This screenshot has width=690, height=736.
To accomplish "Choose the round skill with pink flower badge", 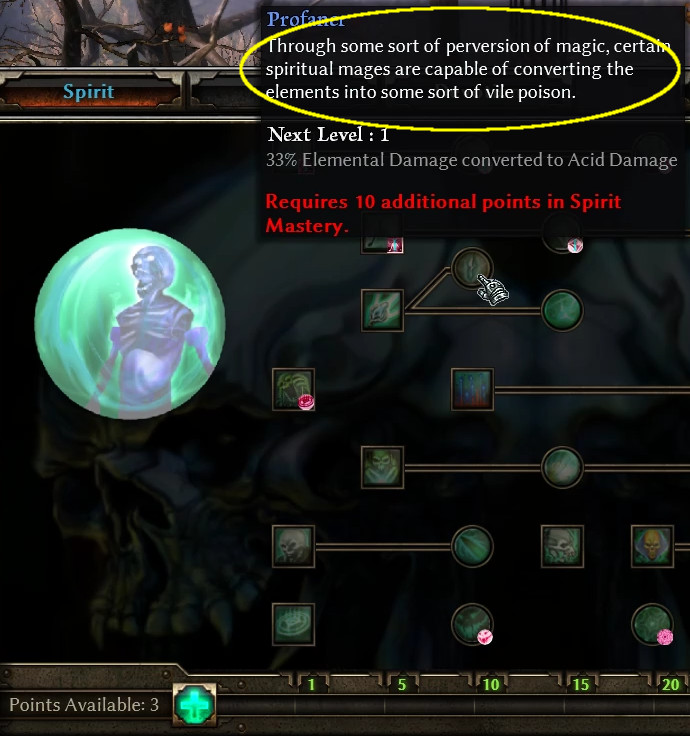I will pos(652,624).
